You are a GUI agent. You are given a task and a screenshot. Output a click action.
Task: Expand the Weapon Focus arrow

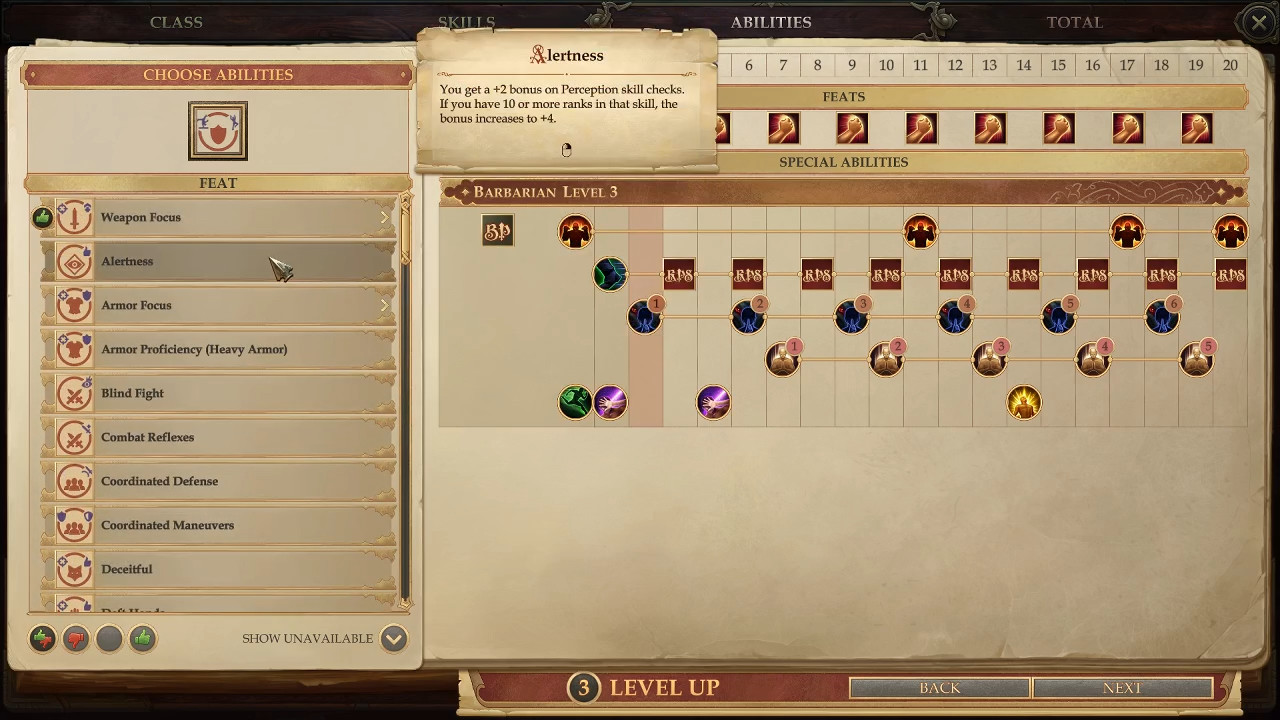(384, 218)
